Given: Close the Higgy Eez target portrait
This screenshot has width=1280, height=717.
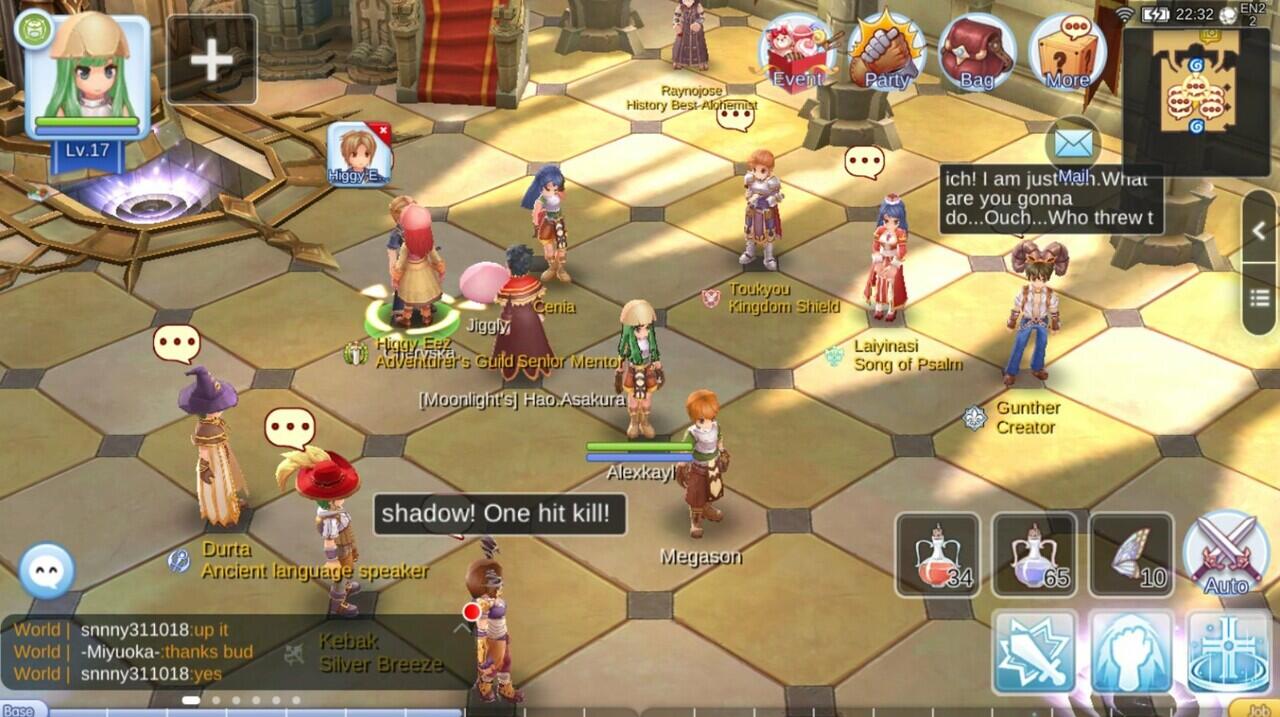Looking at the screenshot, I should coord(380,130).
